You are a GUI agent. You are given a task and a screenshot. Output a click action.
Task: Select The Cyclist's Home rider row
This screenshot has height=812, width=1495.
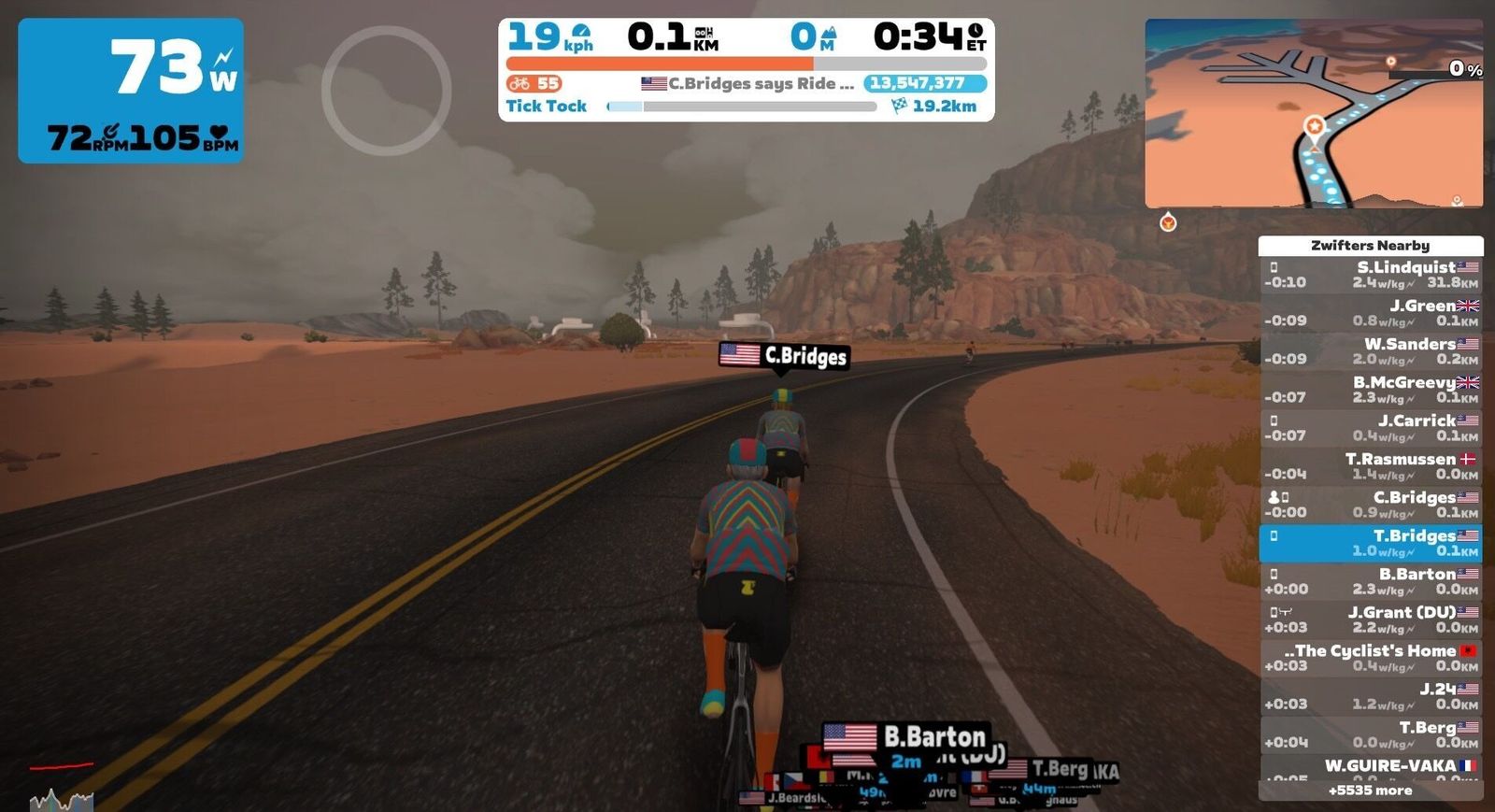pos(1370,658)
